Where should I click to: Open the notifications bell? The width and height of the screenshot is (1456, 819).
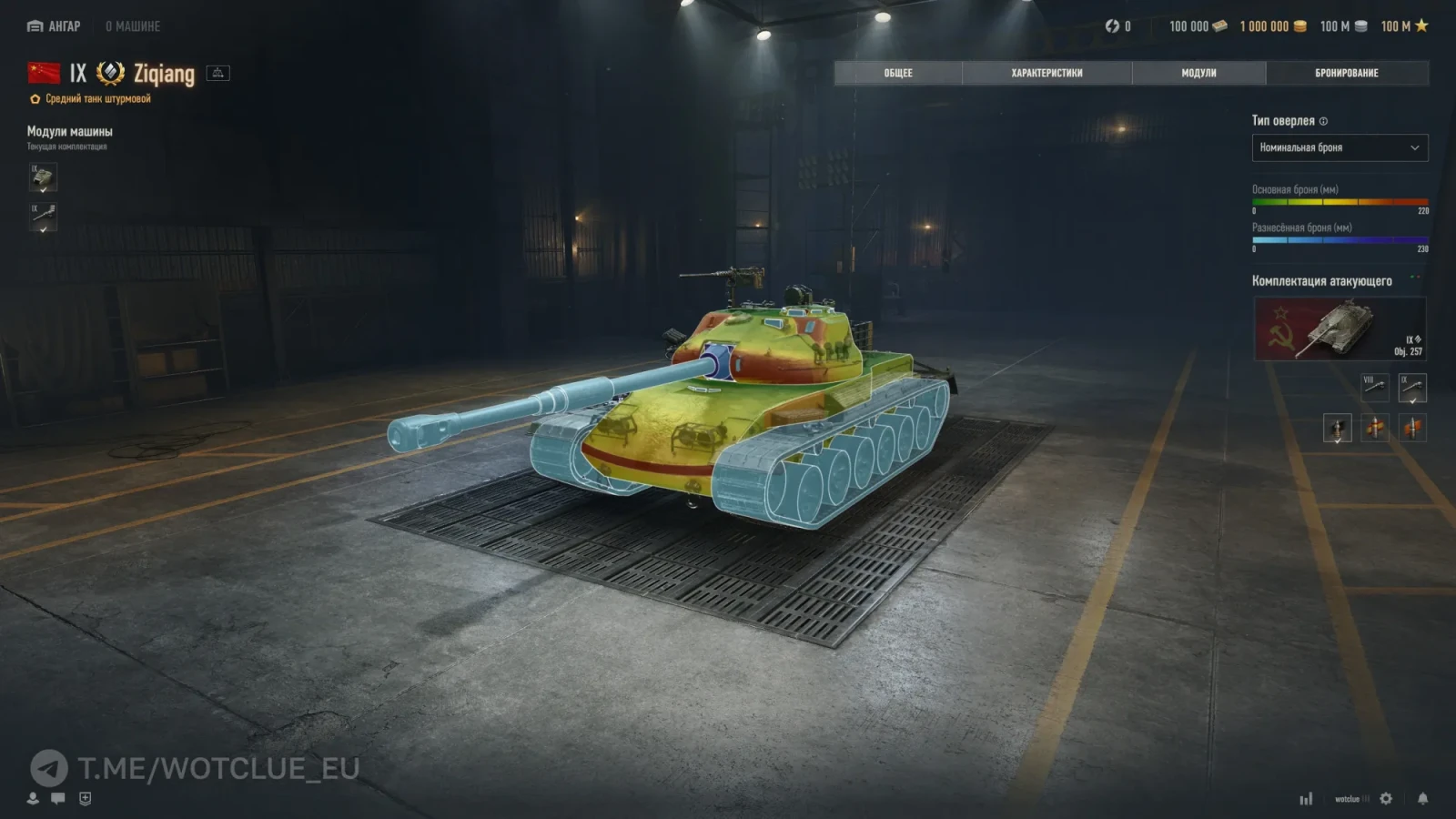click(x=1422, y=798)
